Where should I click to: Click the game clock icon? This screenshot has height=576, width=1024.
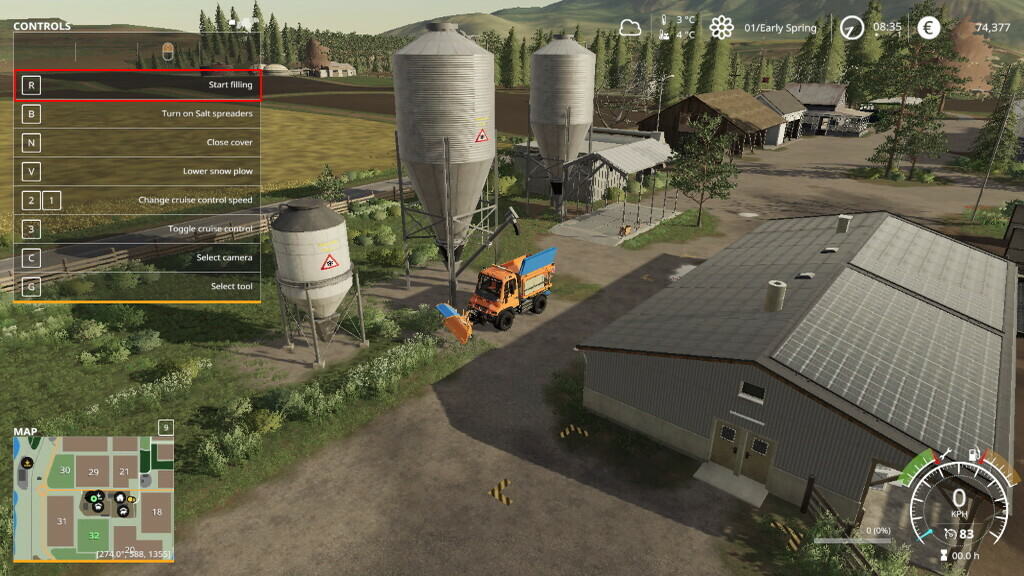tap(851, 27)
